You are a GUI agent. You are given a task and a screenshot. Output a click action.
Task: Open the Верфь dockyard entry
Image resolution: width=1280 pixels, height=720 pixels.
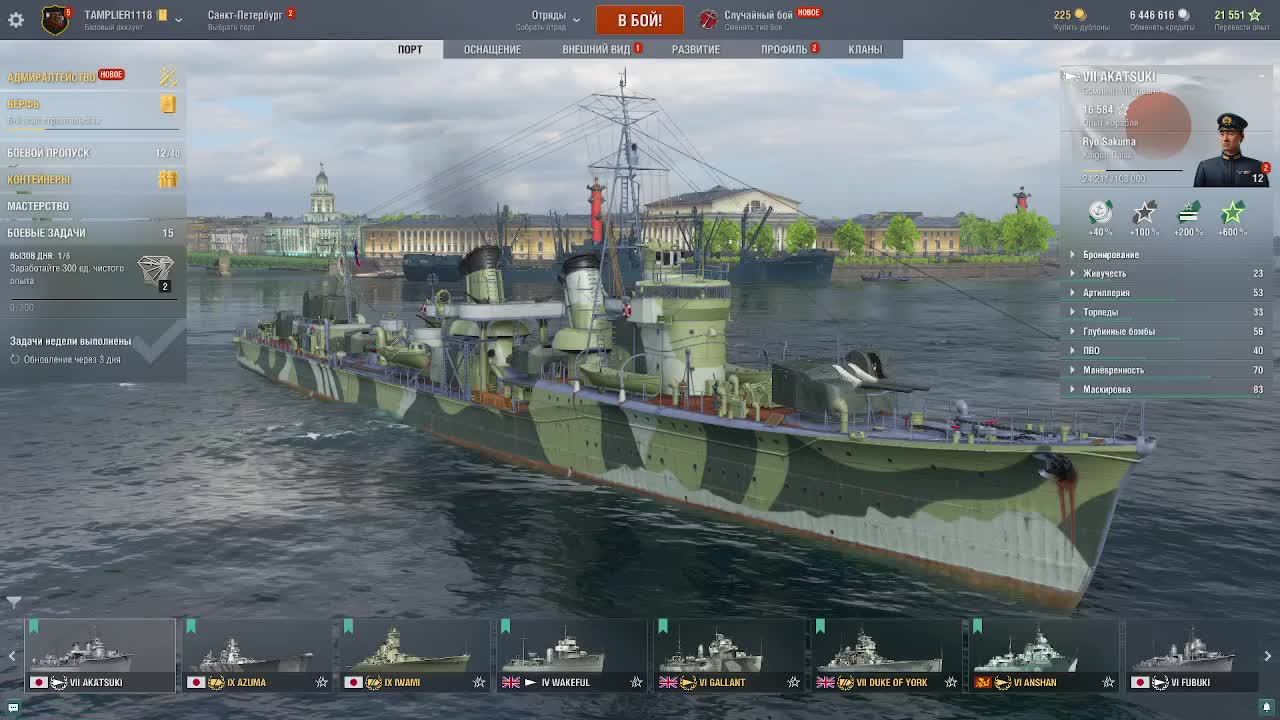pos(24,104)
